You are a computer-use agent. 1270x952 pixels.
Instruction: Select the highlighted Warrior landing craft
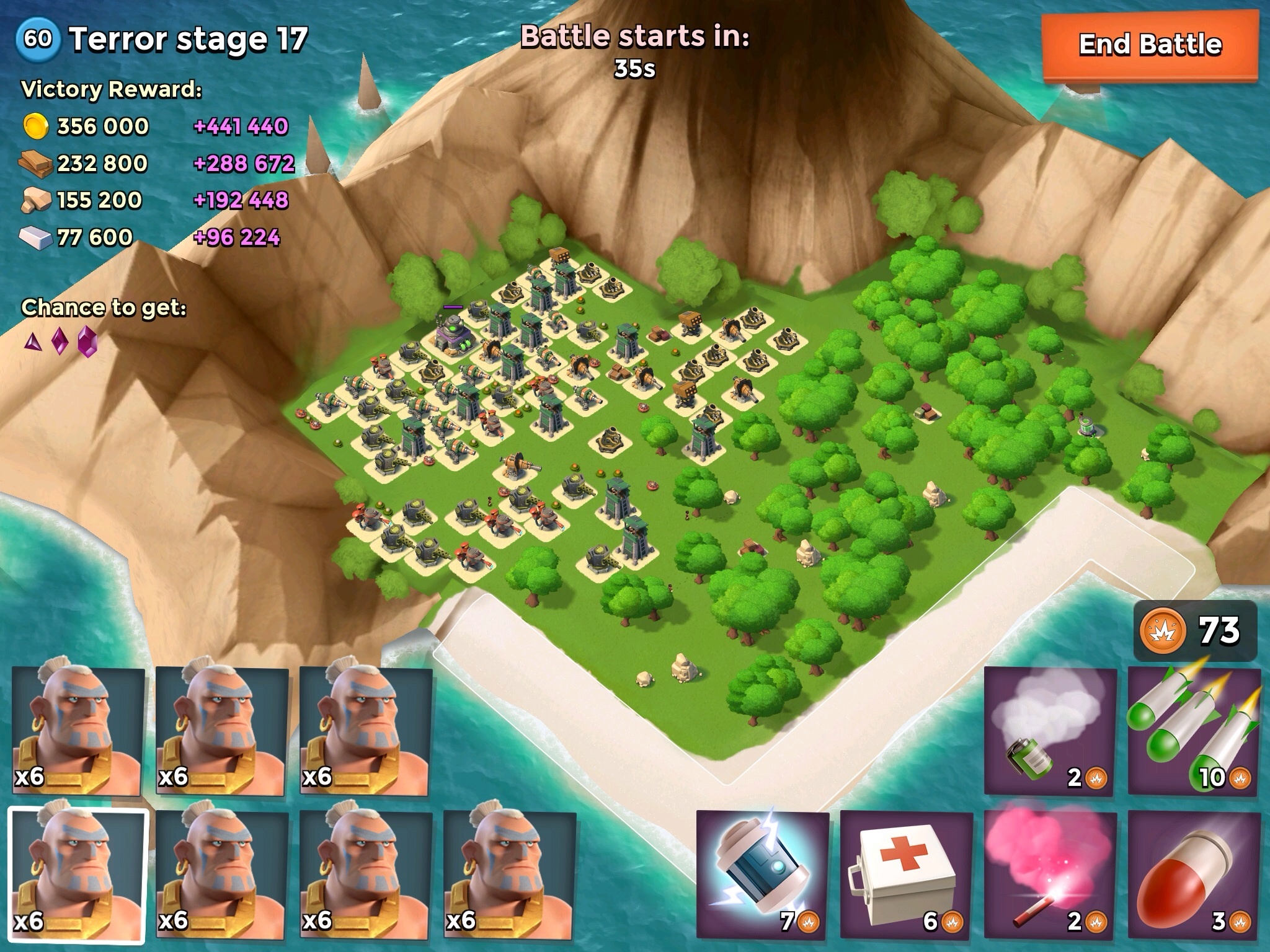pyautogui.click(x=78, y=874)
